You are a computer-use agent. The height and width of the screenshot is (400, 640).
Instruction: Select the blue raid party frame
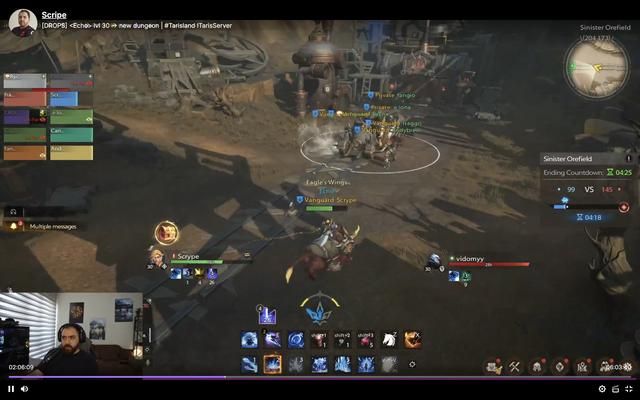(x=64, y=98)
